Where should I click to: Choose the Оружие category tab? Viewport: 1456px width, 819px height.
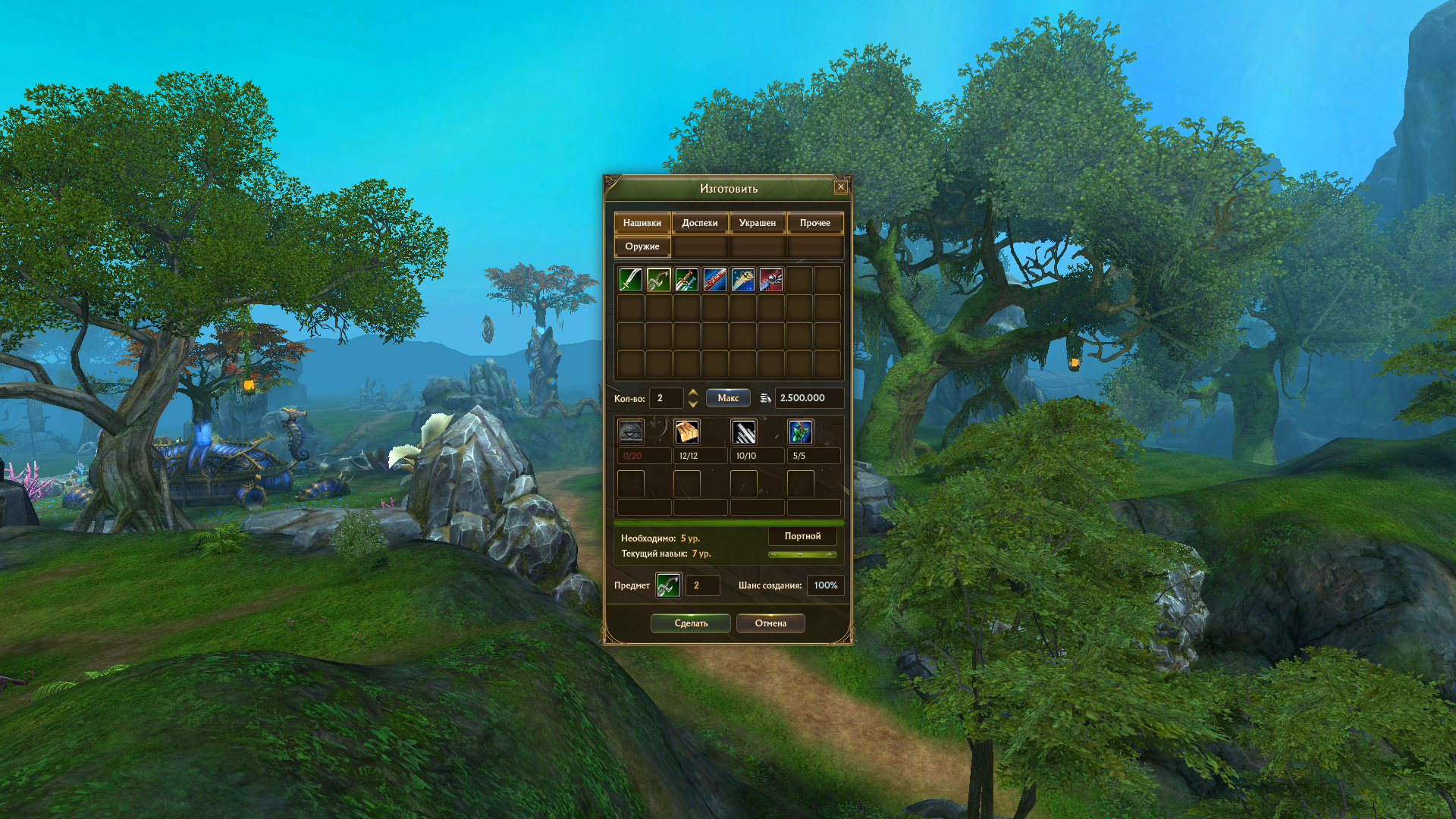[x=642, y=246]
